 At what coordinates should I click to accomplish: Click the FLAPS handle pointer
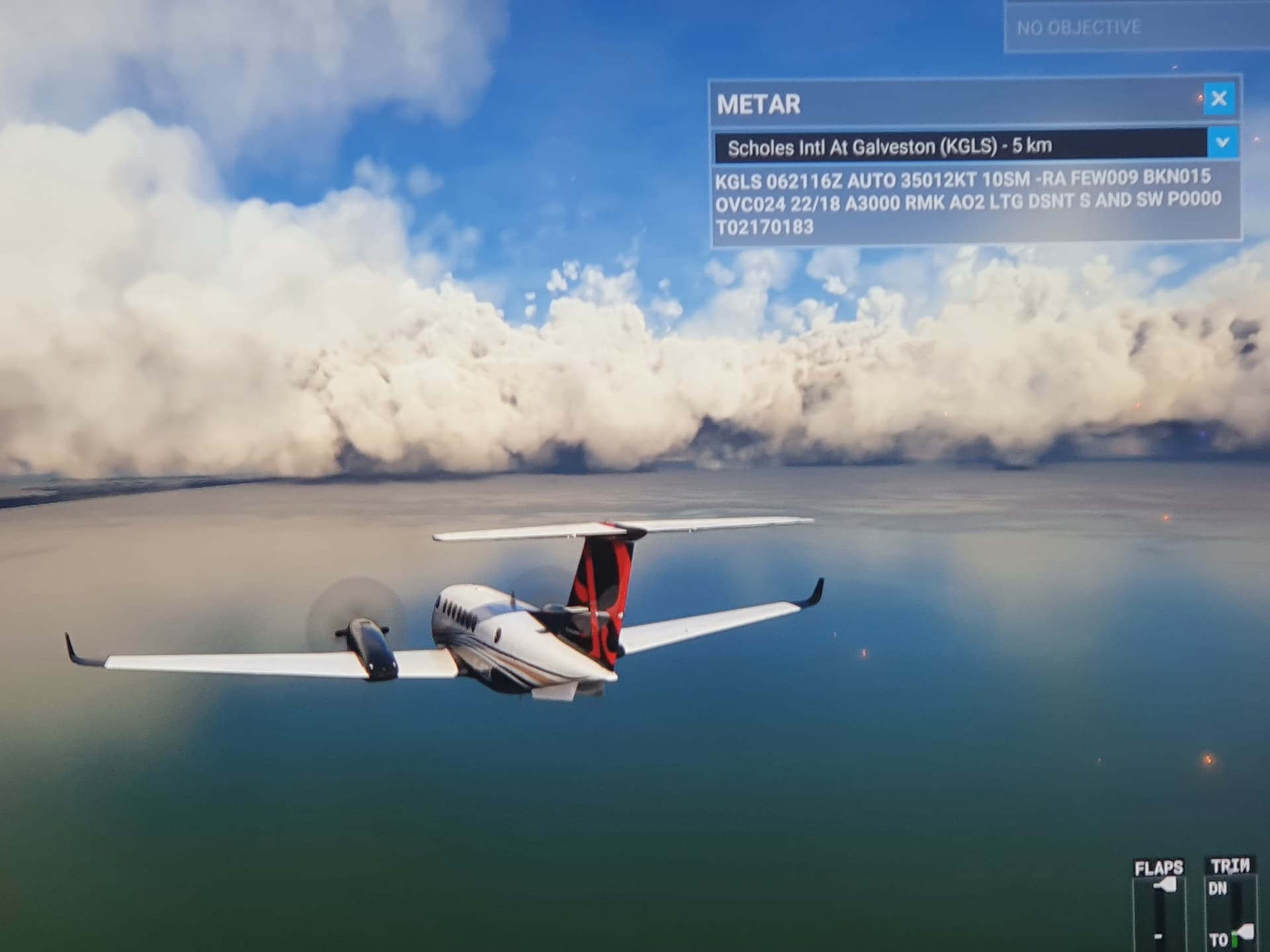(1164, 886)
